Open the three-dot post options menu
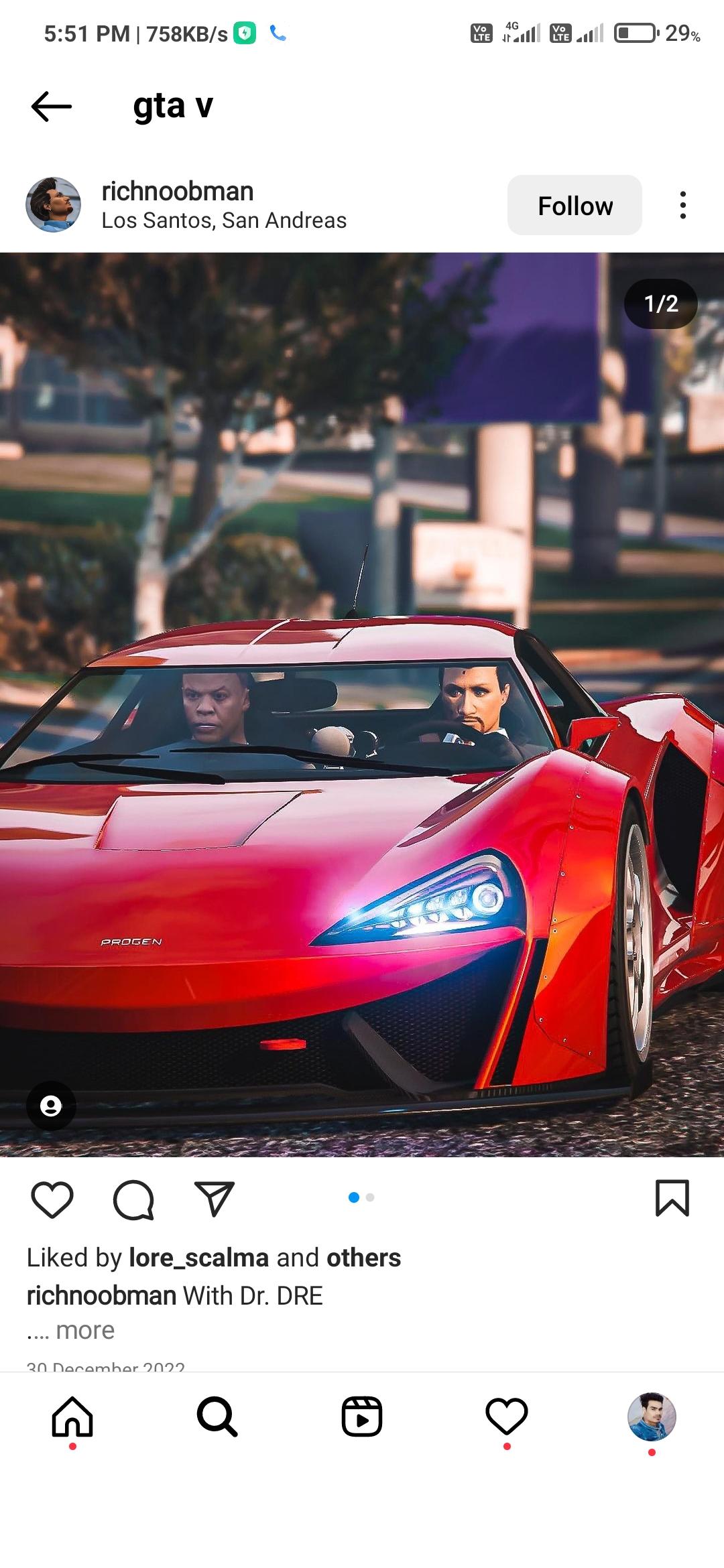724x1568 pixels. 682,205
